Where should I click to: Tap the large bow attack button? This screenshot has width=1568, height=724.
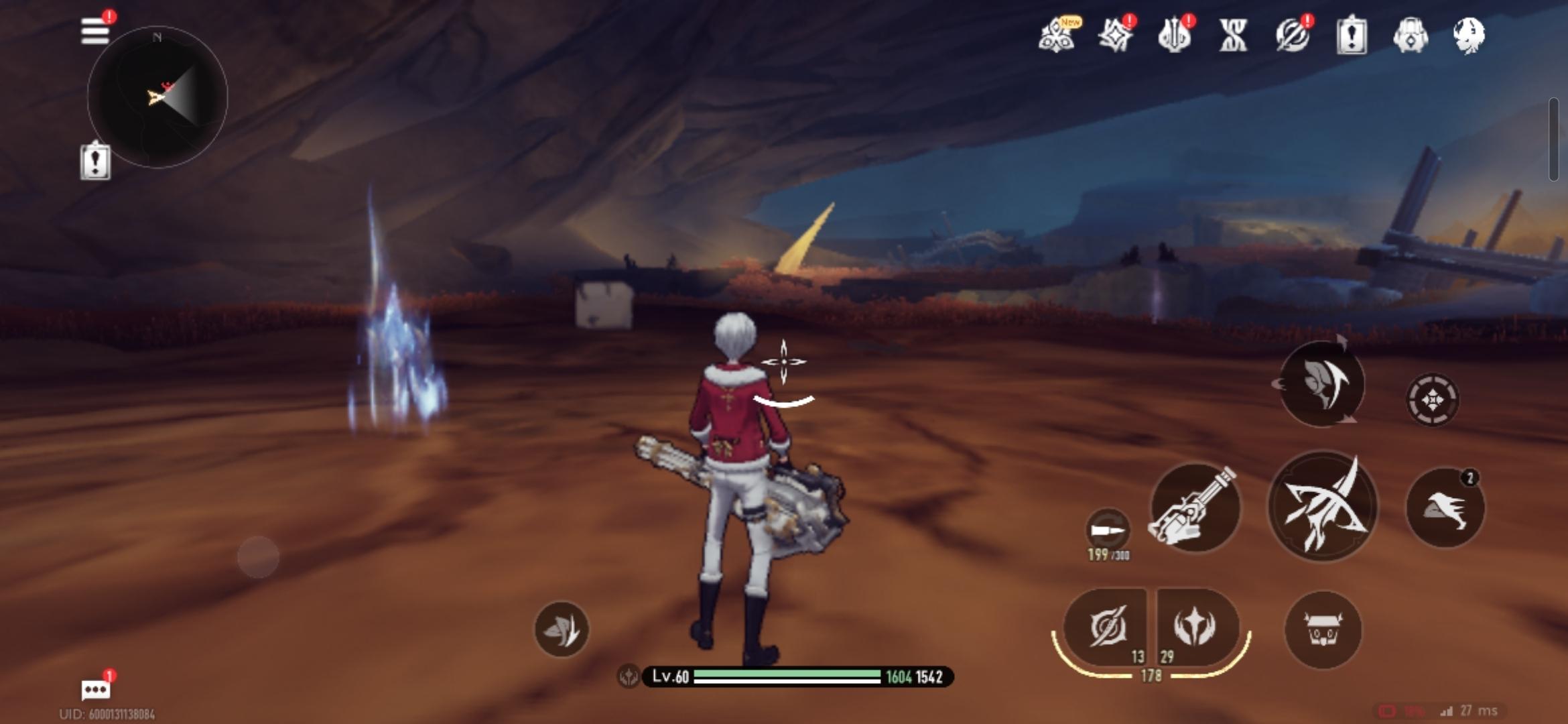tap(1323, 507)
